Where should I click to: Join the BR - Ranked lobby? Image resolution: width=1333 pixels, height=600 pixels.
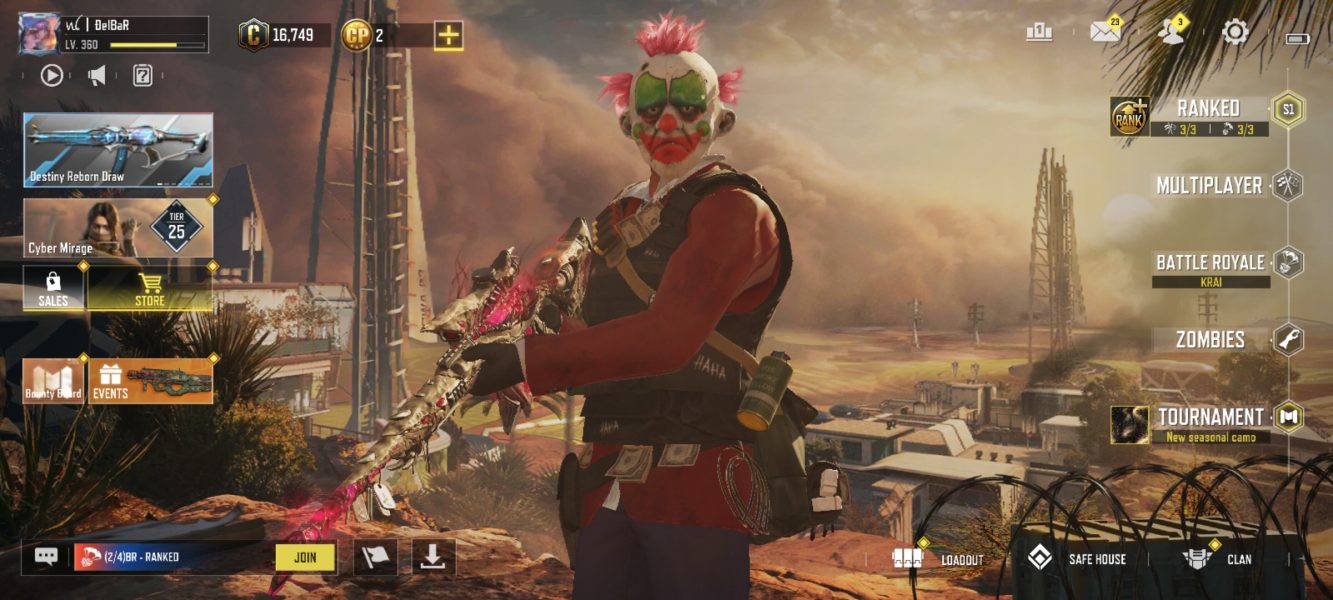[305, 557]
